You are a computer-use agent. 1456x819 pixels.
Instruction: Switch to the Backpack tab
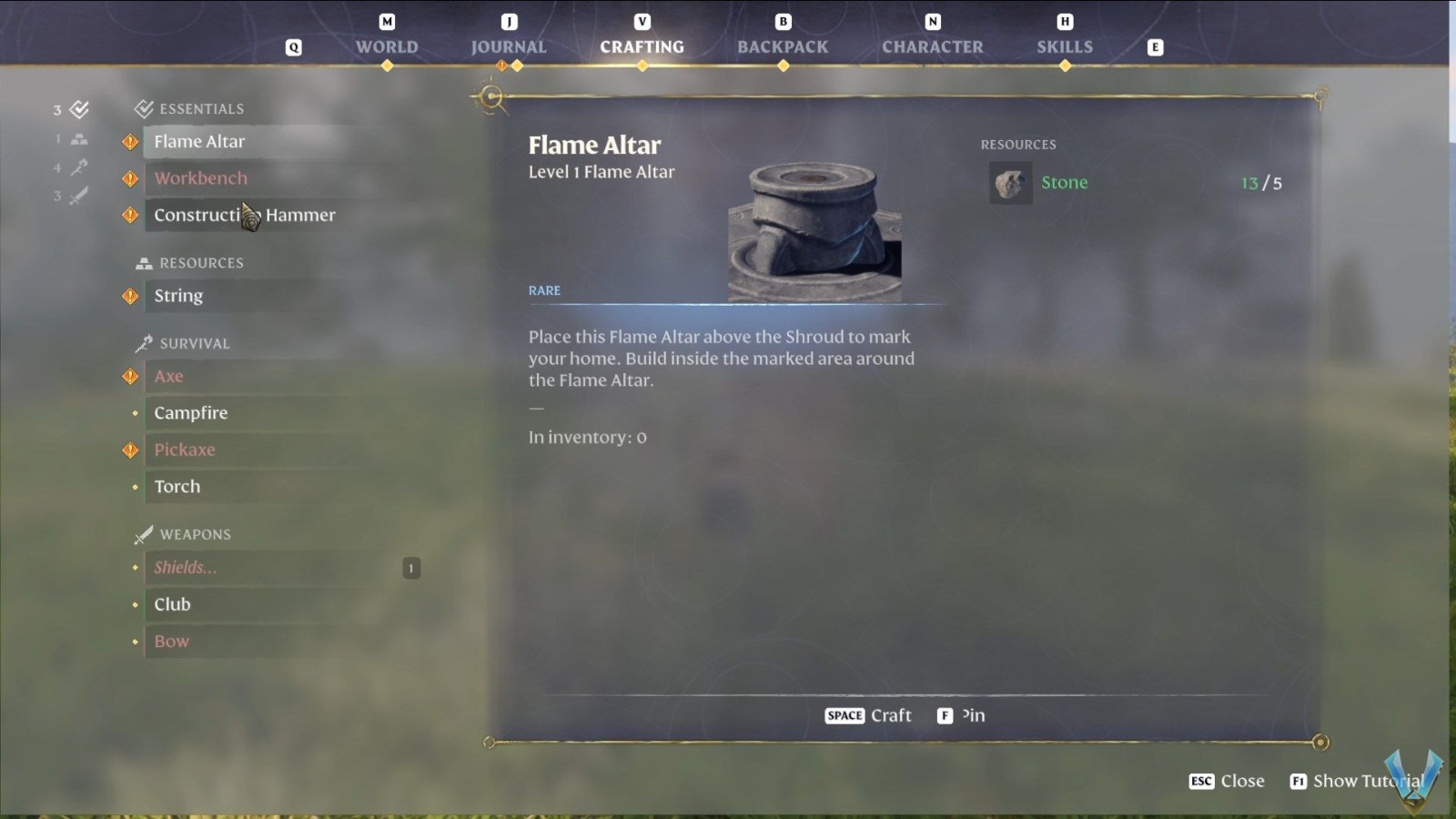[782, 46]
